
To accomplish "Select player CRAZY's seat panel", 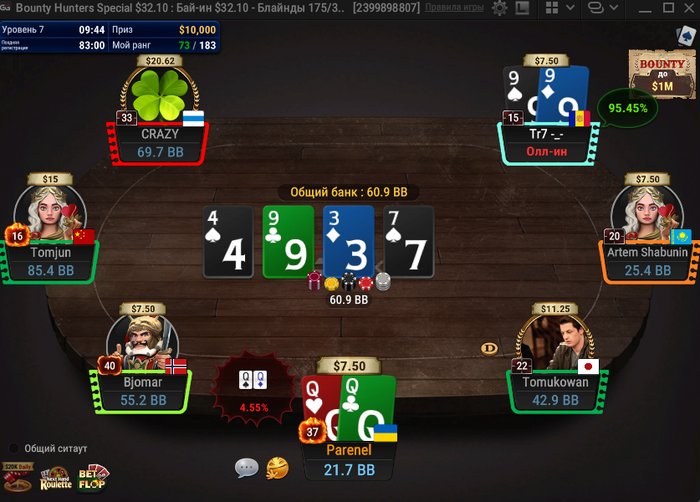I will point(160,142).
